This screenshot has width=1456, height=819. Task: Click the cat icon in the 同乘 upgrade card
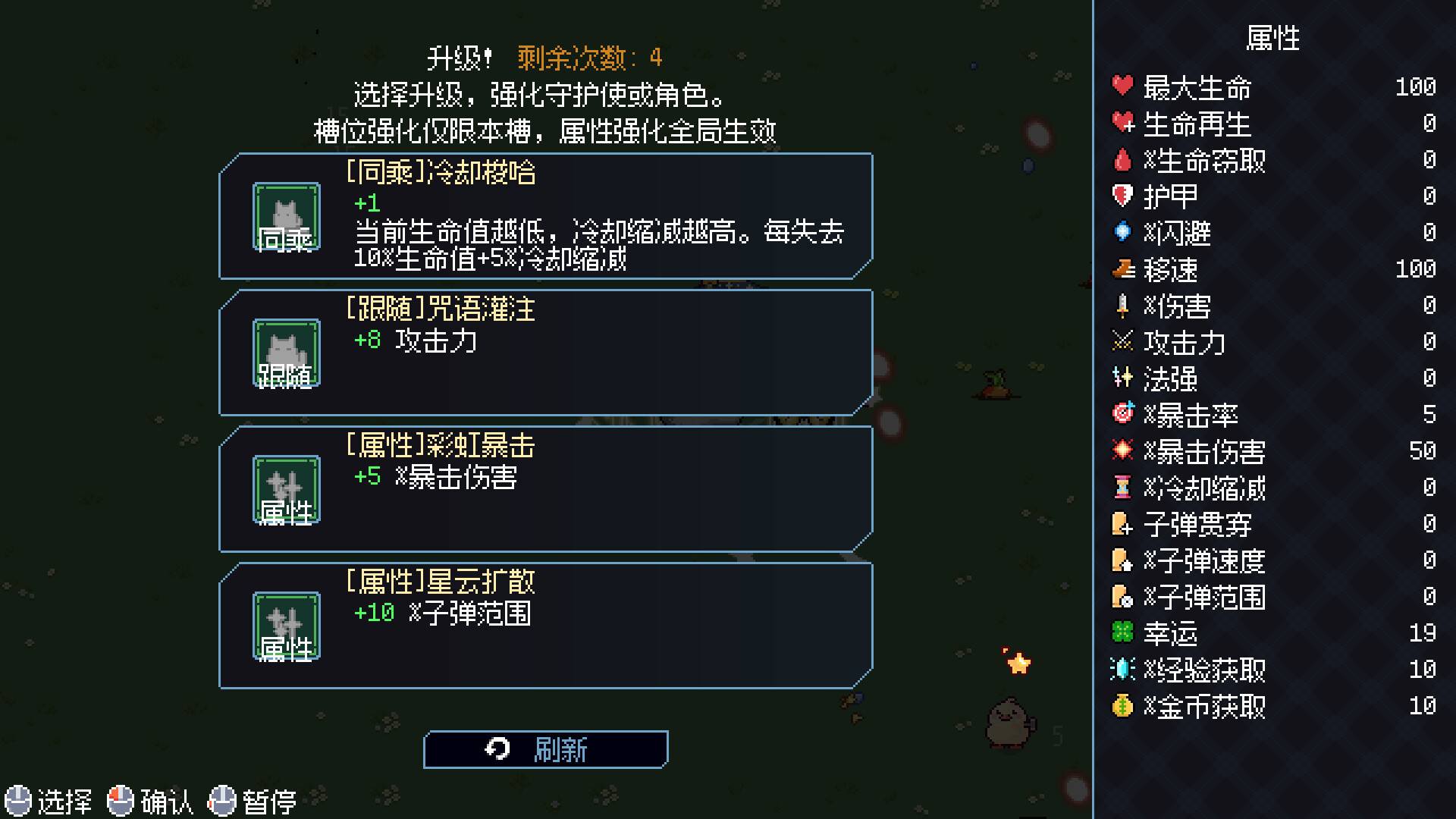(285, 216)
